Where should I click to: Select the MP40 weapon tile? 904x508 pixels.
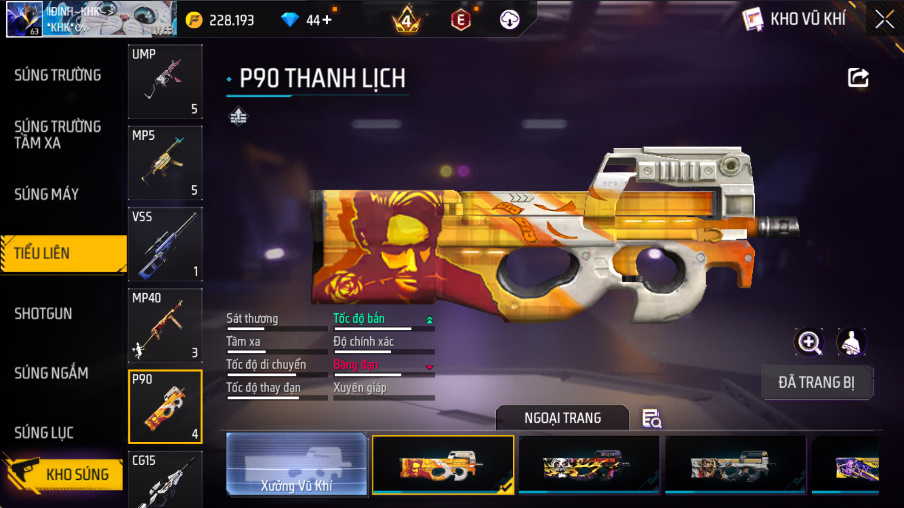165,325
